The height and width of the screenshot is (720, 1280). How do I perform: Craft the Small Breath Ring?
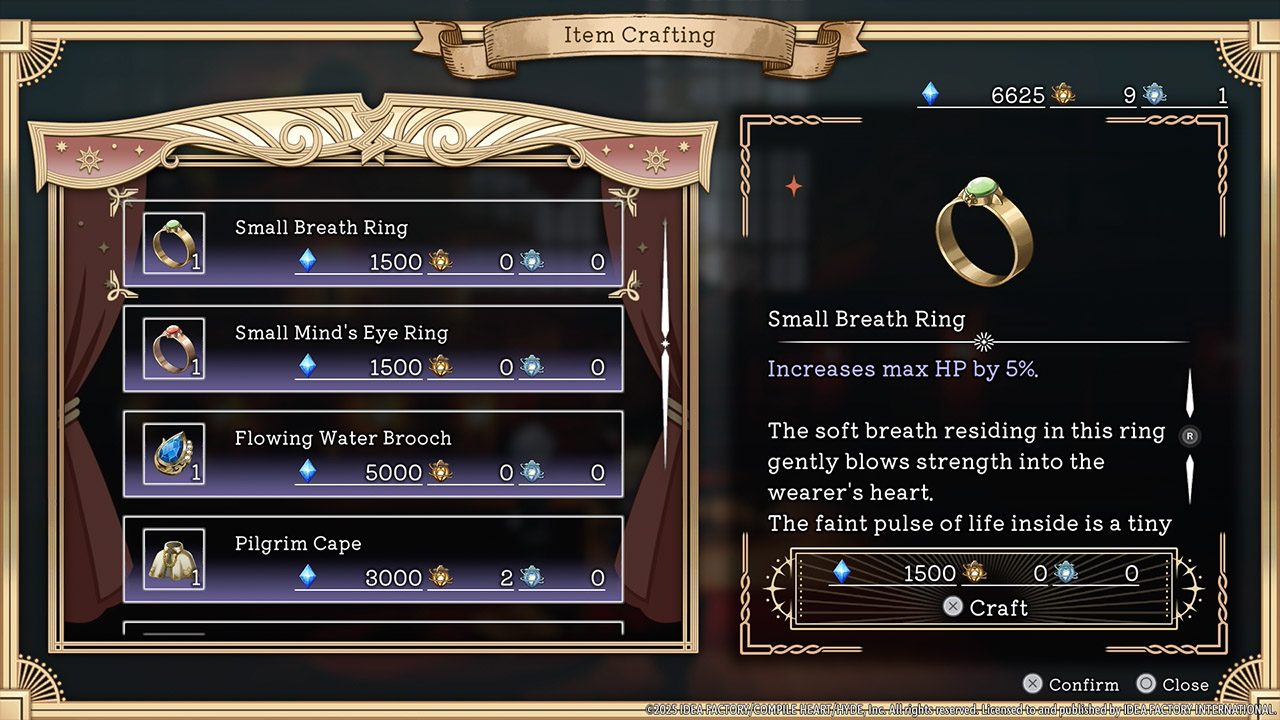pyautogui.click(x=985, y=607)
